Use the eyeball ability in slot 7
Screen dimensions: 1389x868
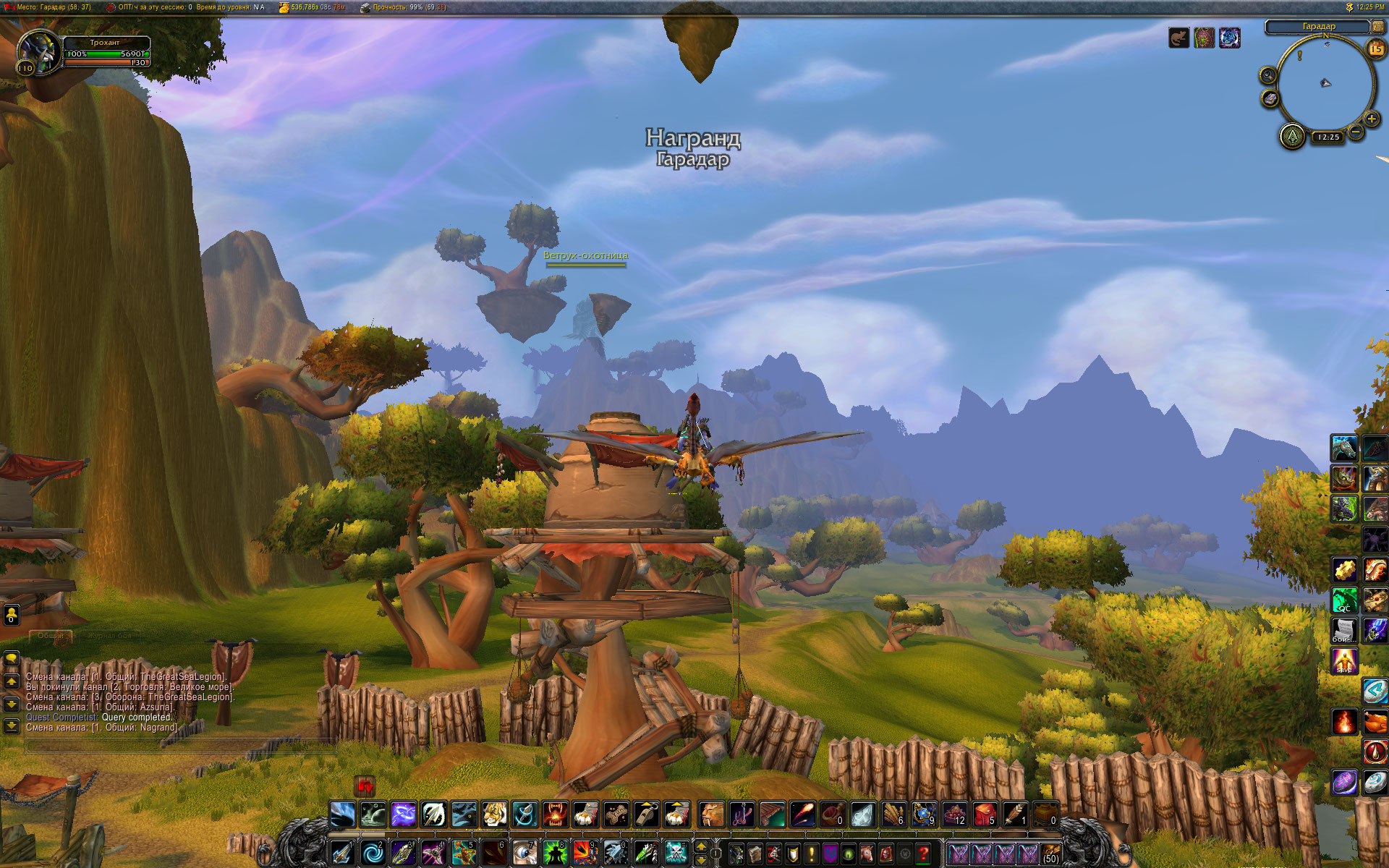click(x=524, y=854)
